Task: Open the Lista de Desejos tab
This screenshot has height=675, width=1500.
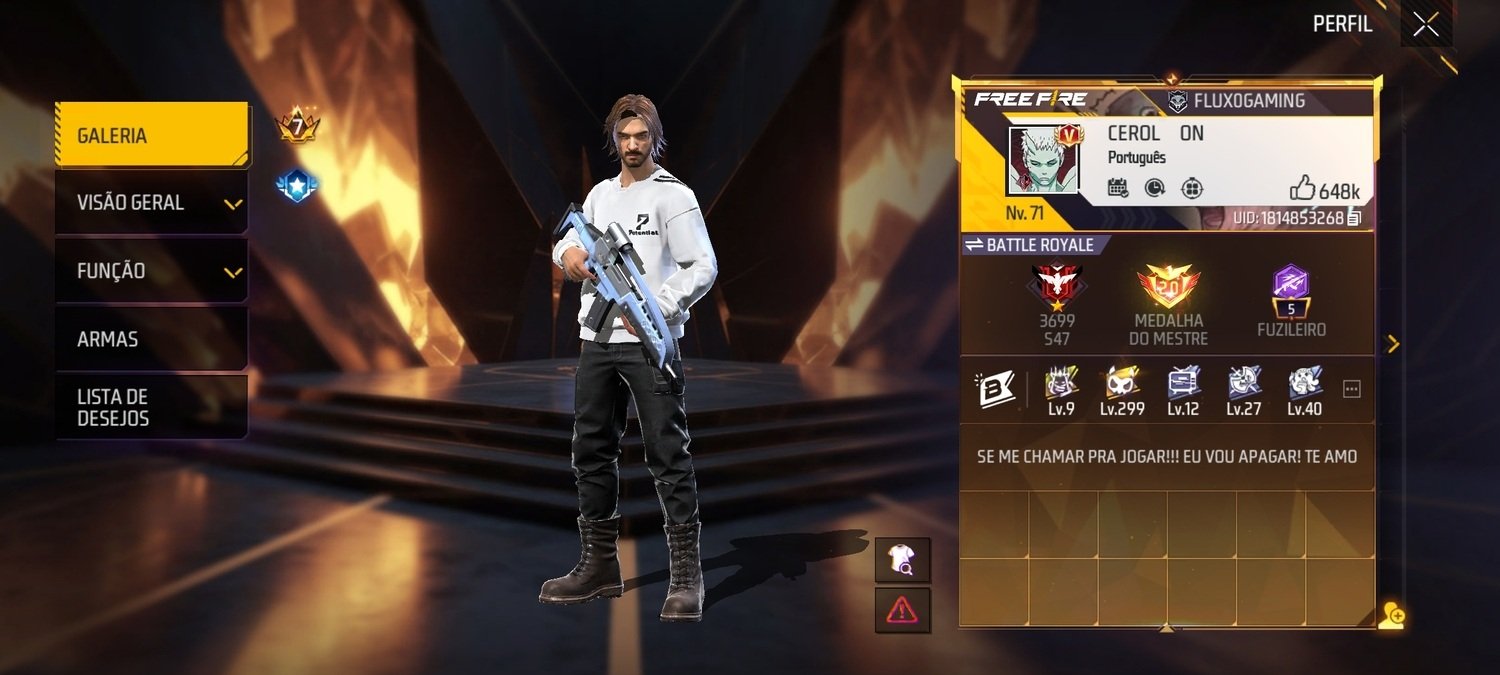Action: 151,407
